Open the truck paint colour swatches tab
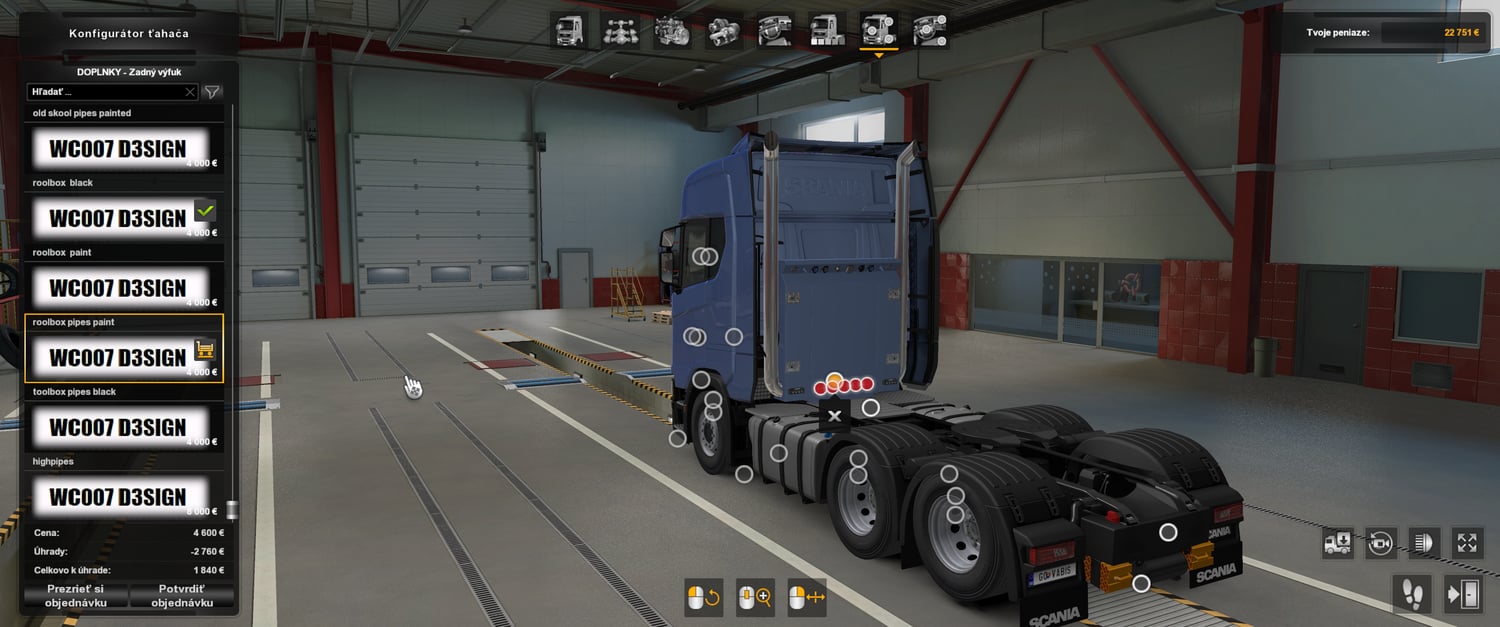The width and height of the screenshot is (1500, 627). coord(827,31)
